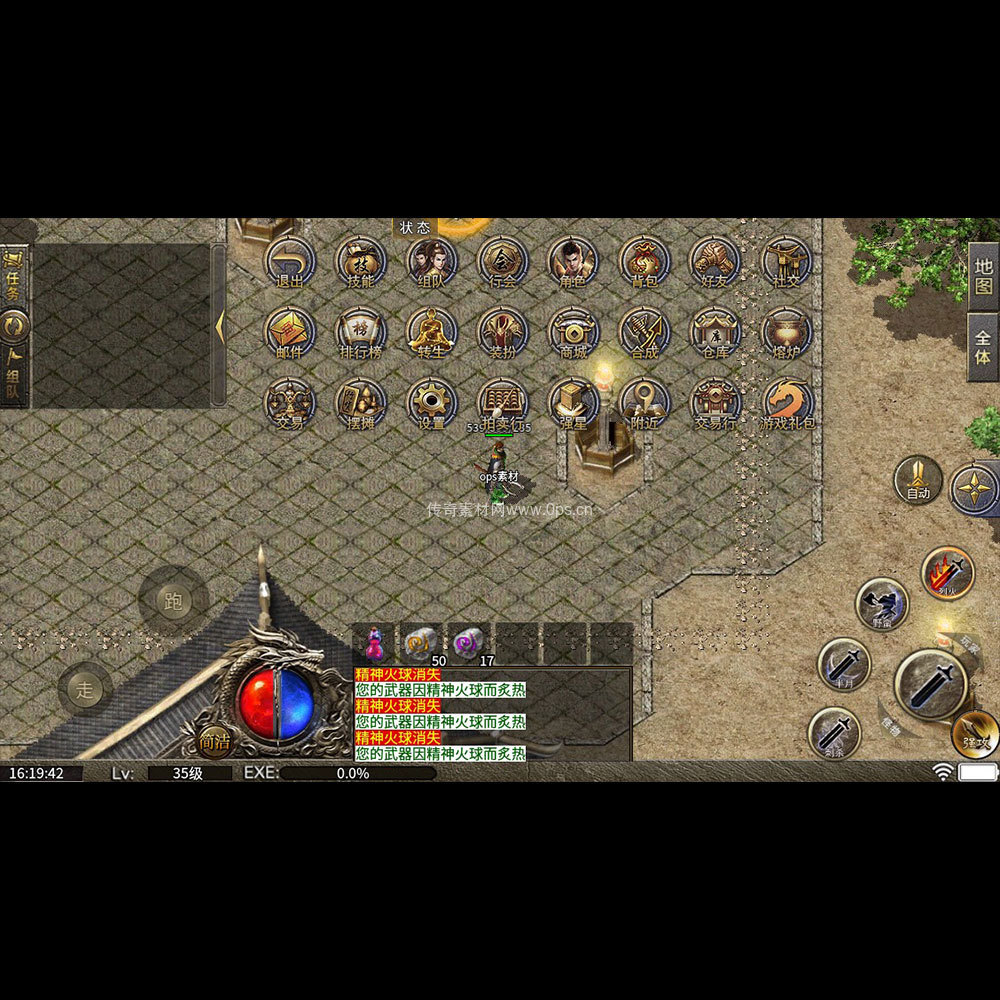Show the 排行榜 leaderboard
Image resolution: width=1000 pixels, height=1000 pixels.
[x=360, y=332]
